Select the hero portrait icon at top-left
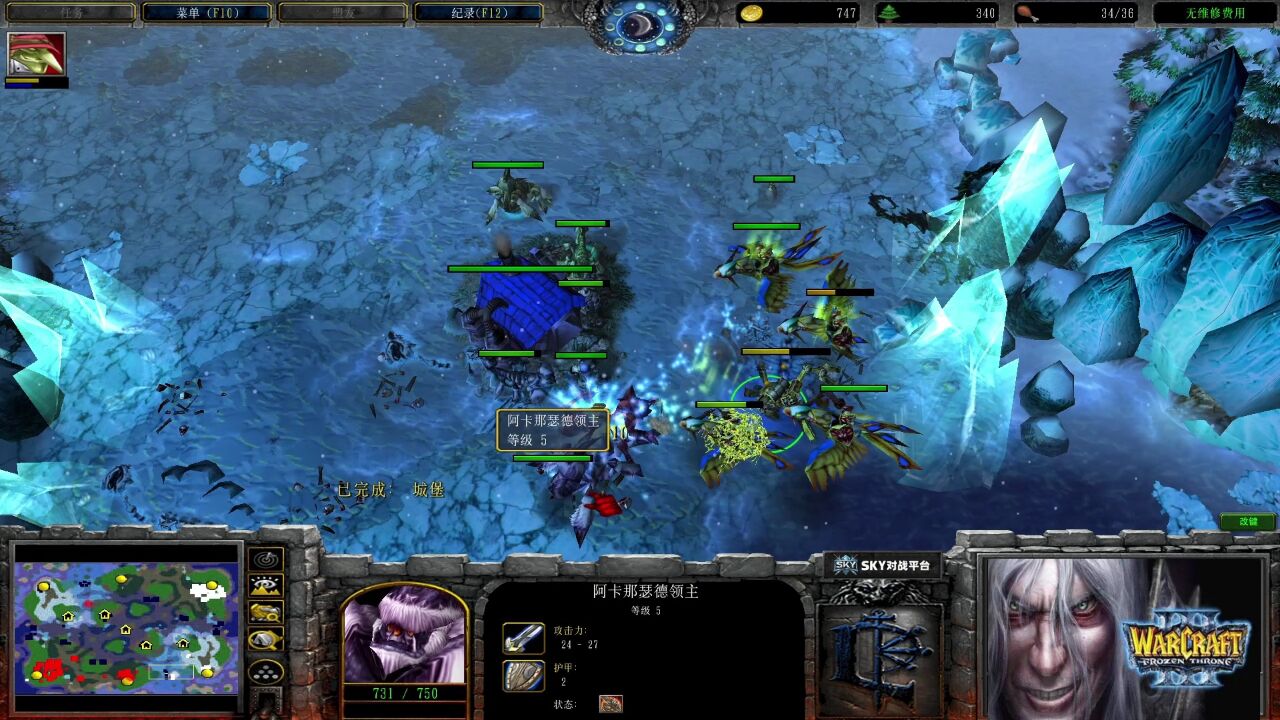This screenshot has height=720, width=1280. pos(37,54)
